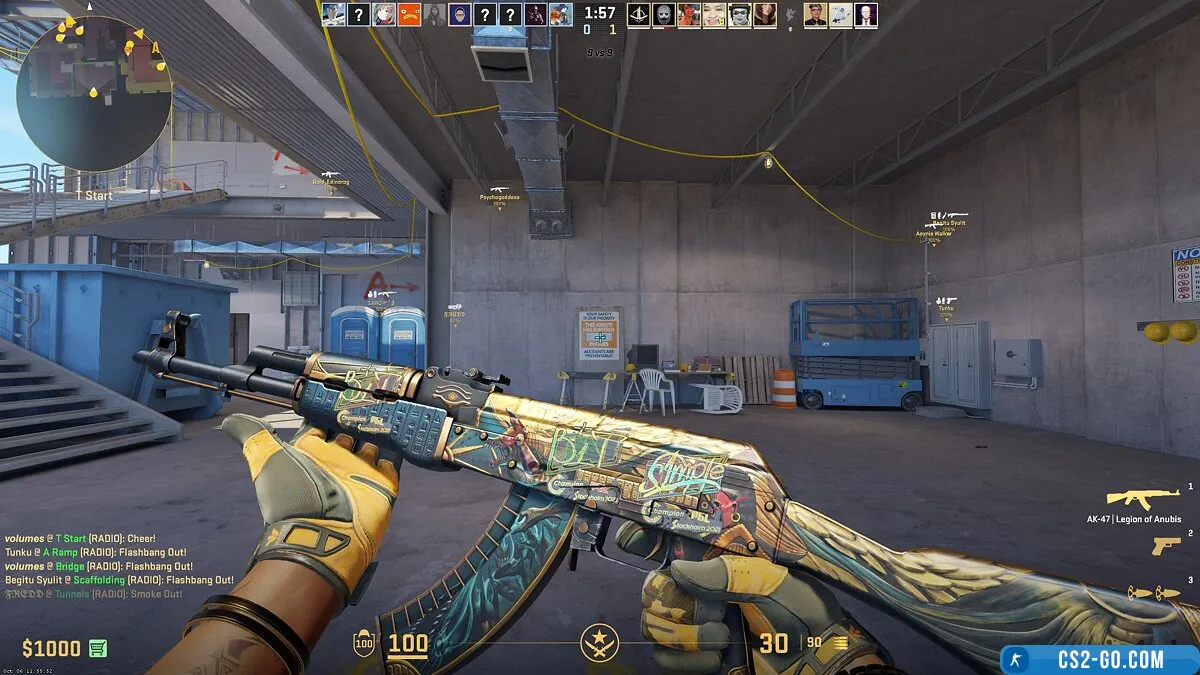Viewport: 1200px width, 675px height.
Task: Click the last player avatar in the scoreboard row
Action: 866,14
